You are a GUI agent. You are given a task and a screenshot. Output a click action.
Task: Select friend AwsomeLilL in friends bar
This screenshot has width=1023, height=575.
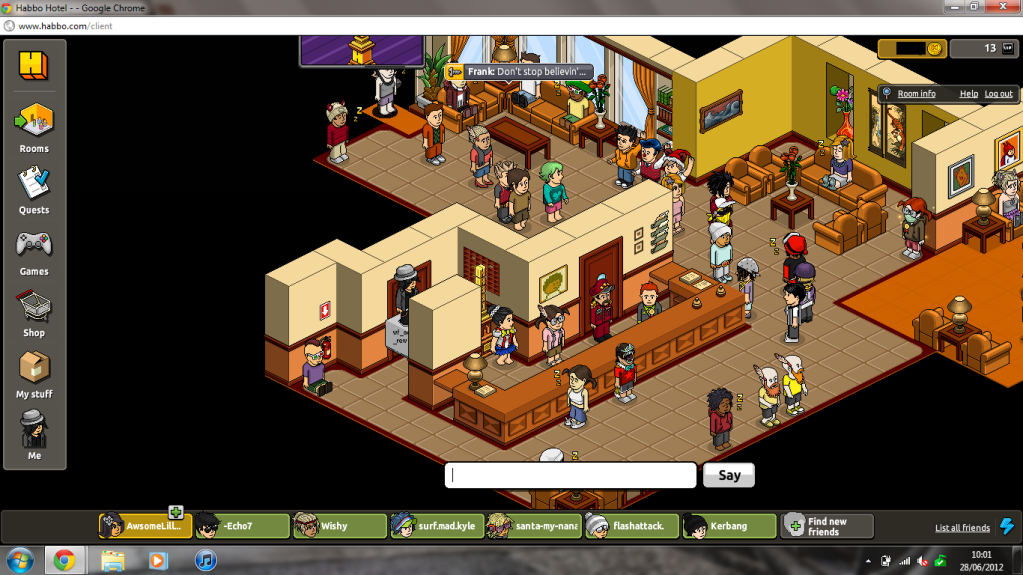(x=144, y=526)
